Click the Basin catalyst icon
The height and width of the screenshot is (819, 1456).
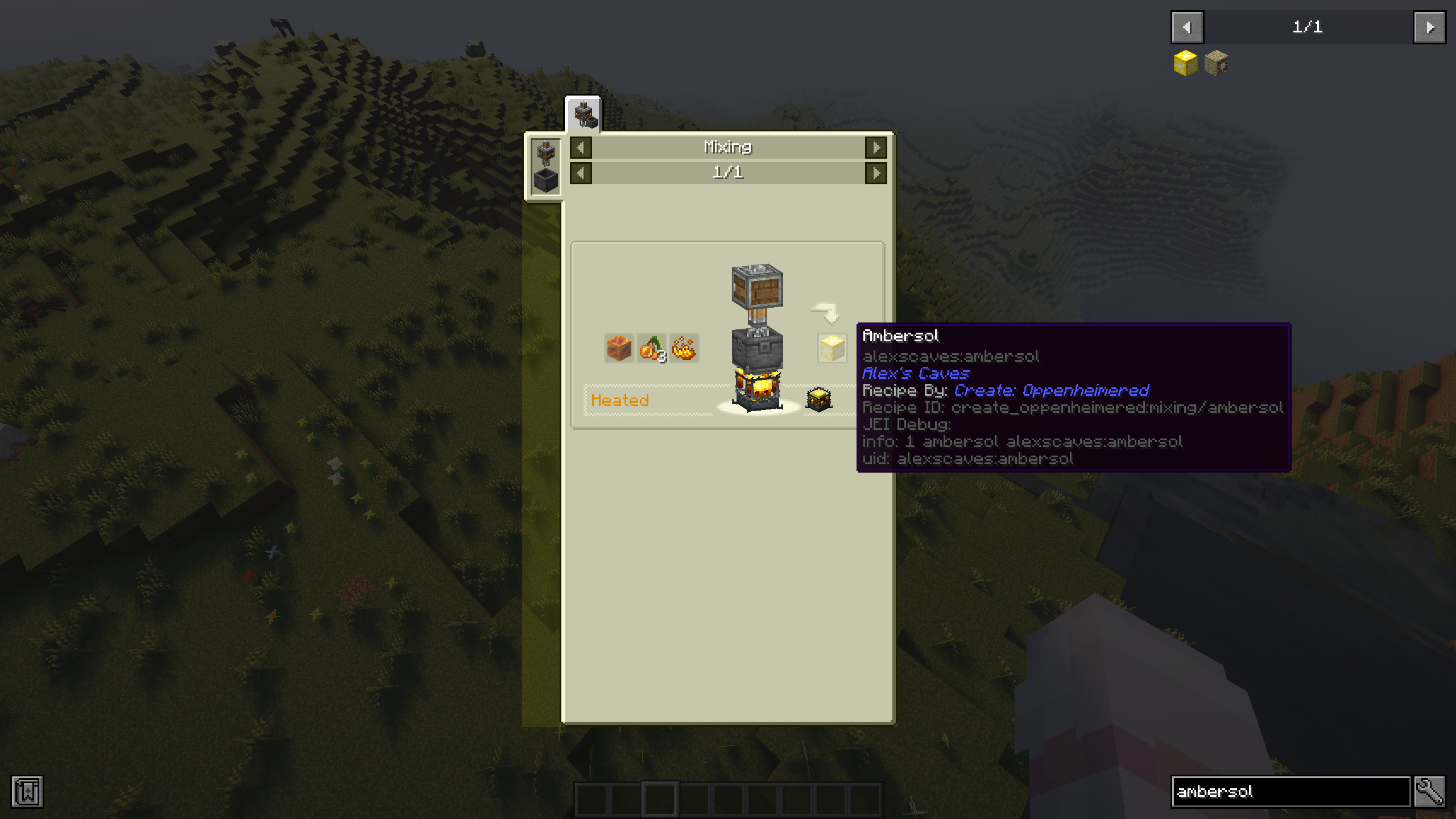[546, 181]
